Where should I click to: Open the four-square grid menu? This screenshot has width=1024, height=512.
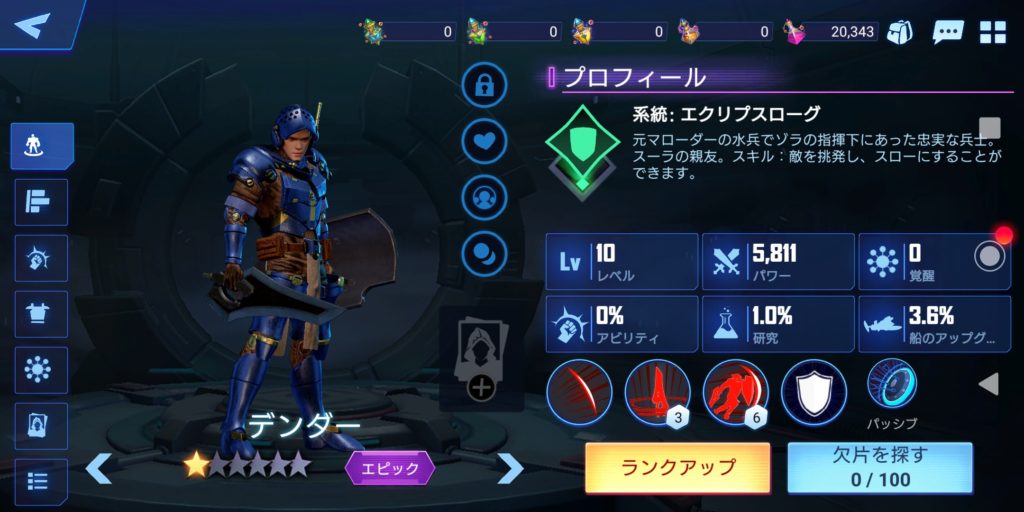tap(992, 31)
